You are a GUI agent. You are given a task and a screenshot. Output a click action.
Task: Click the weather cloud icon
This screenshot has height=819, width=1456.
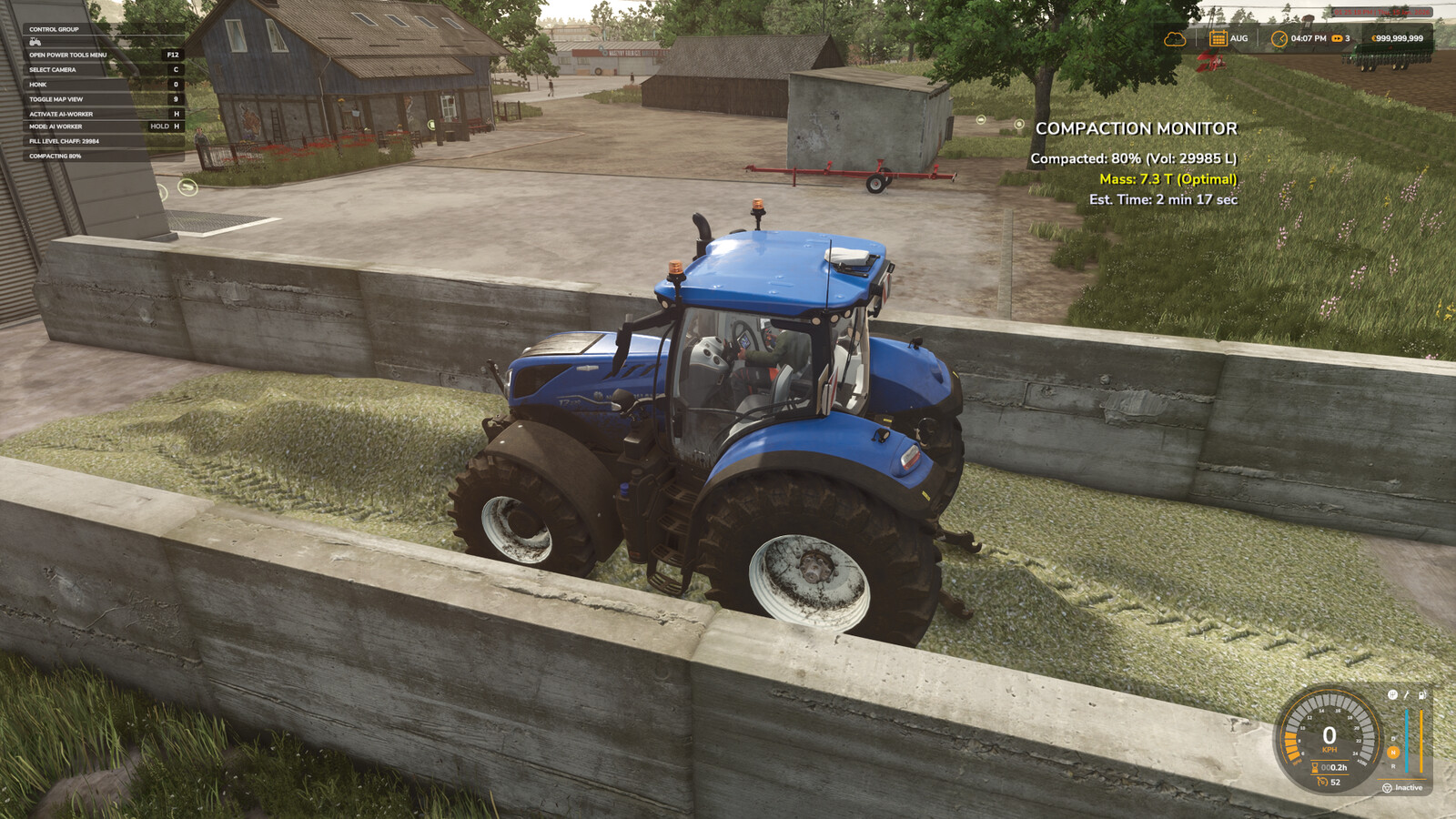(x=1177, y=38)
